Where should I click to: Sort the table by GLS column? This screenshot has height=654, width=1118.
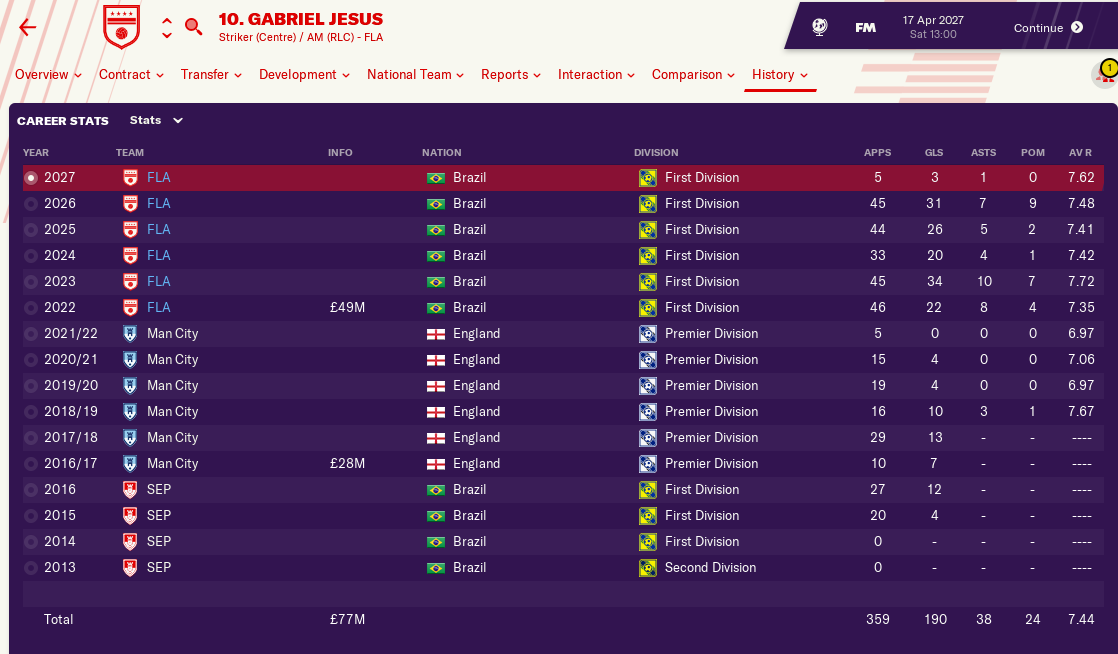(x=935, y=153)
